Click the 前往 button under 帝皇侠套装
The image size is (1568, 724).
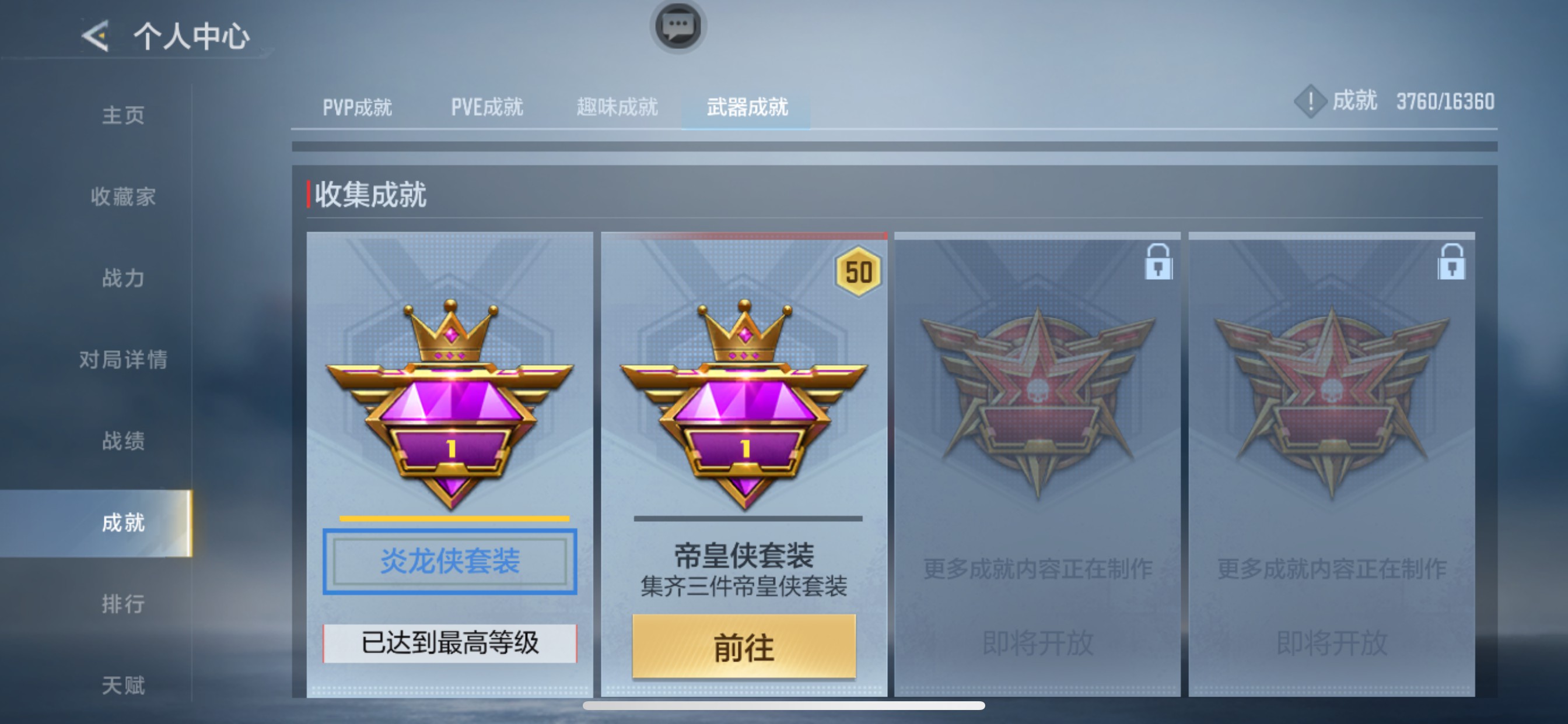[743, 646]
